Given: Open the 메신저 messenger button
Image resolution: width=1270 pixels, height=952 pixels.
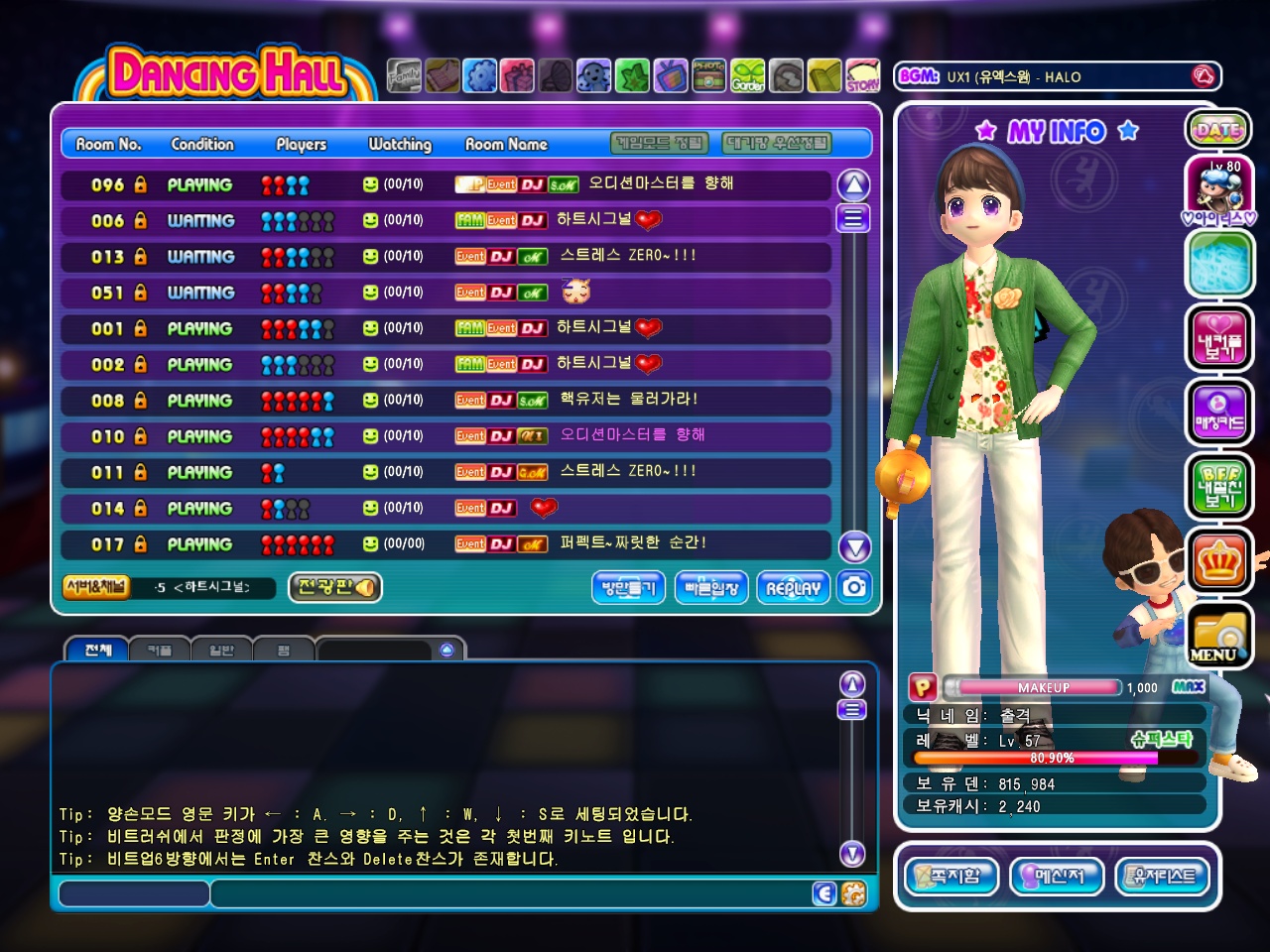Looking at the screenshot, I should click(x=1058, y=876).
